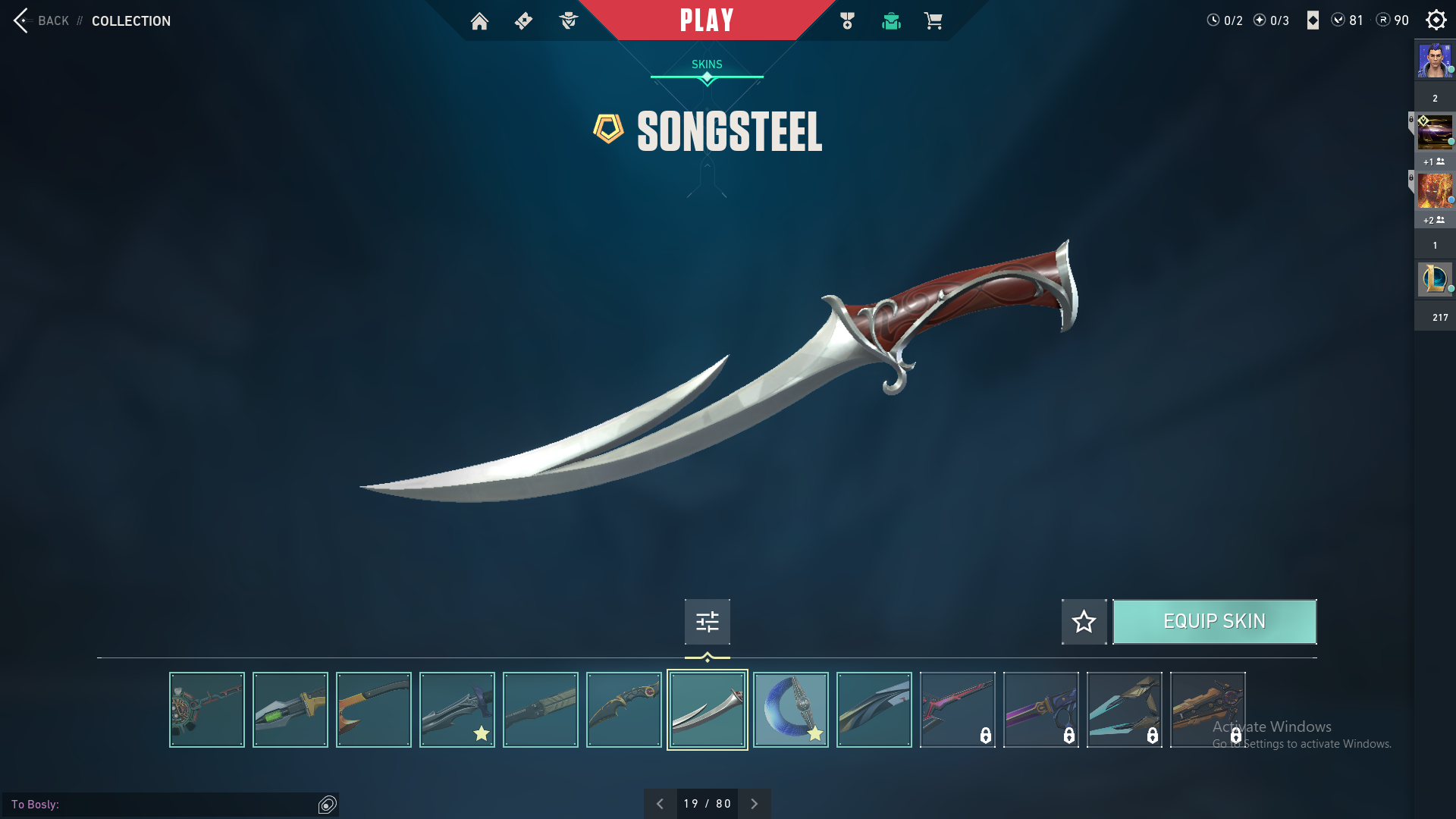
Task: Open the career medal icon
Action: [847, 21]
